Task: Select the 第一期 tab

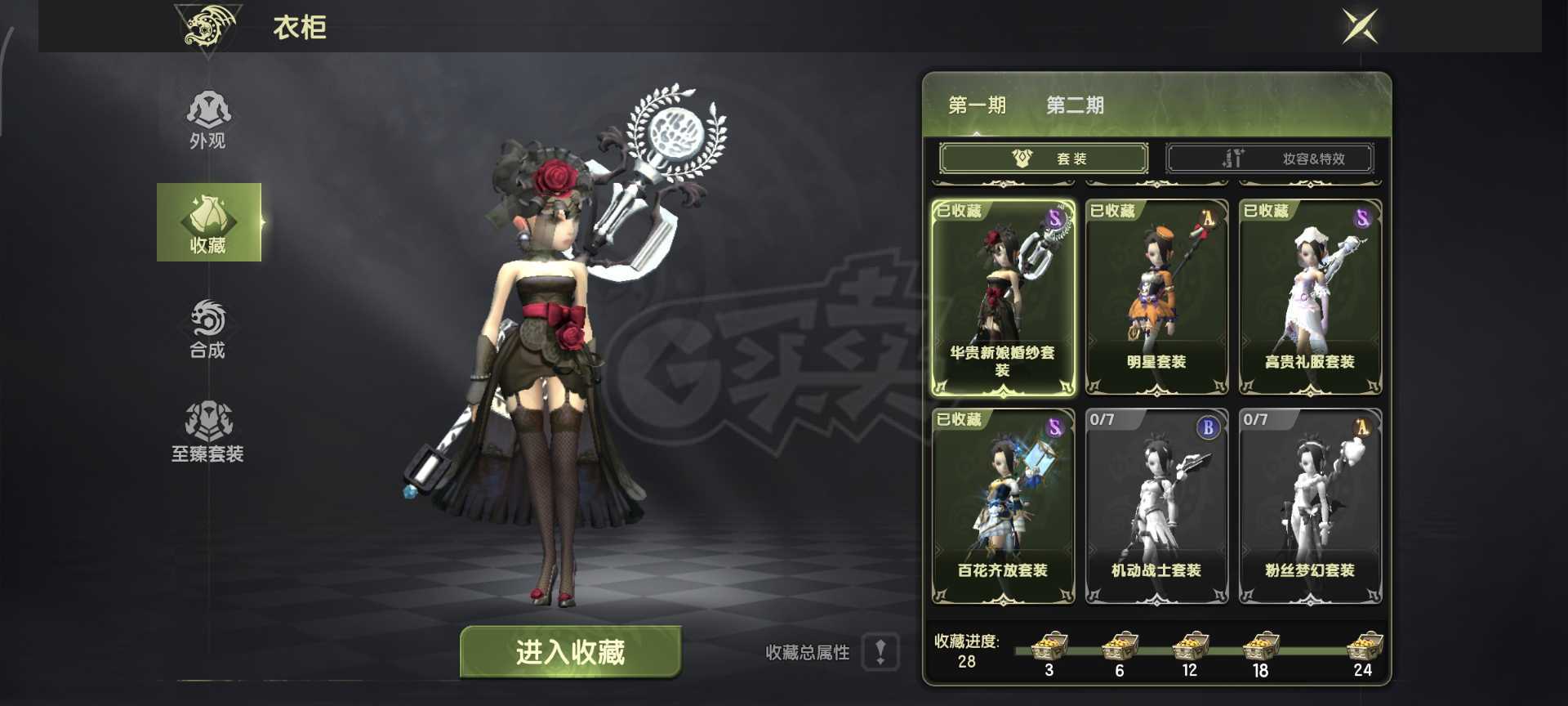Action: [977, 105]
